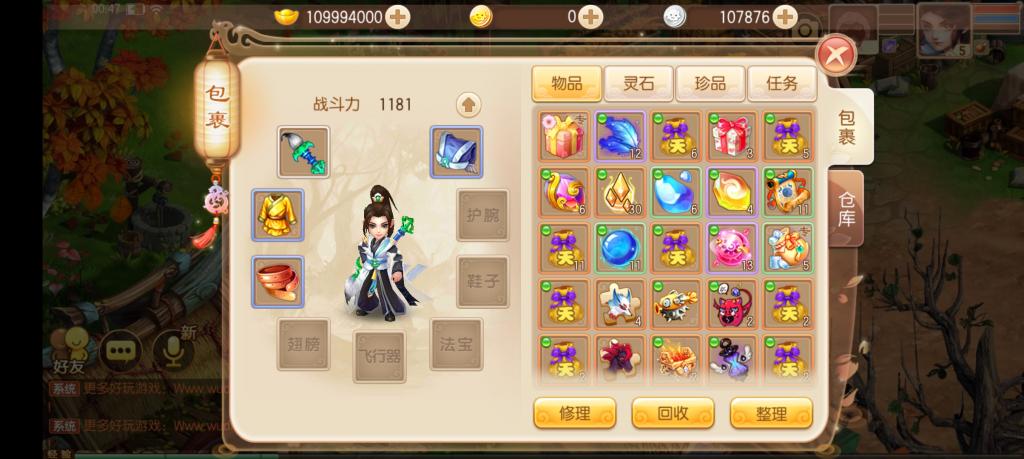Open the 珍品 tab
Viewport: 1024px width, 459px height.
[x=710, y=84]
